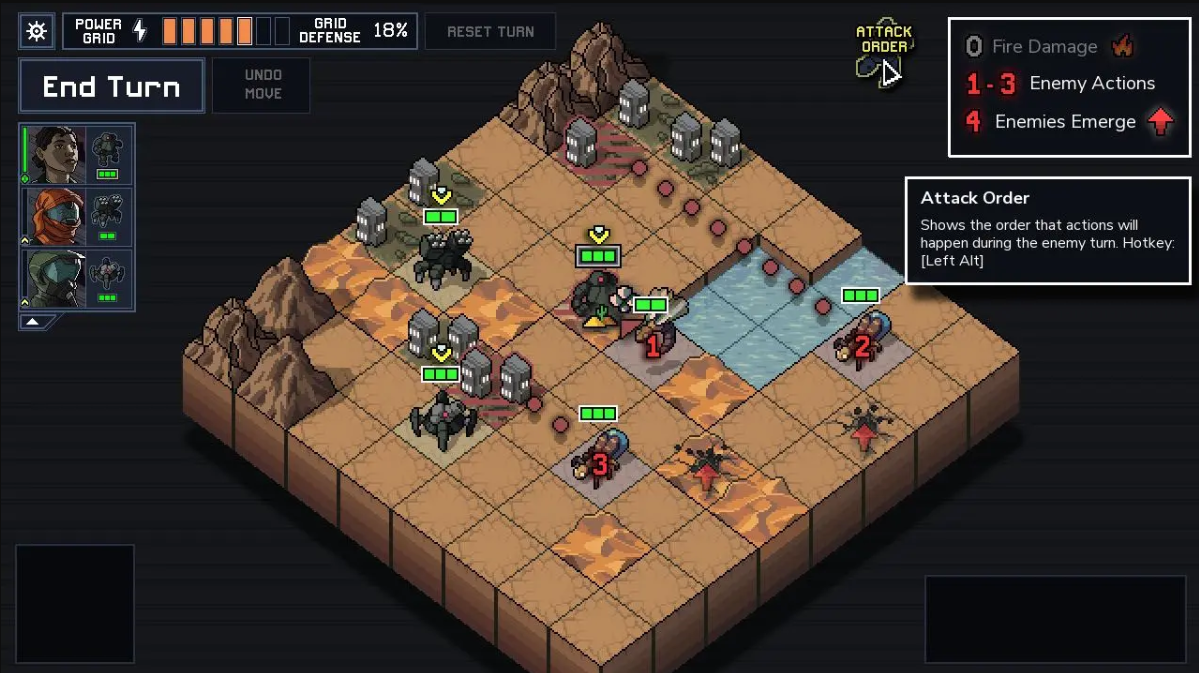Select the dark-haired woman pilot portrait

pos(56,154)
